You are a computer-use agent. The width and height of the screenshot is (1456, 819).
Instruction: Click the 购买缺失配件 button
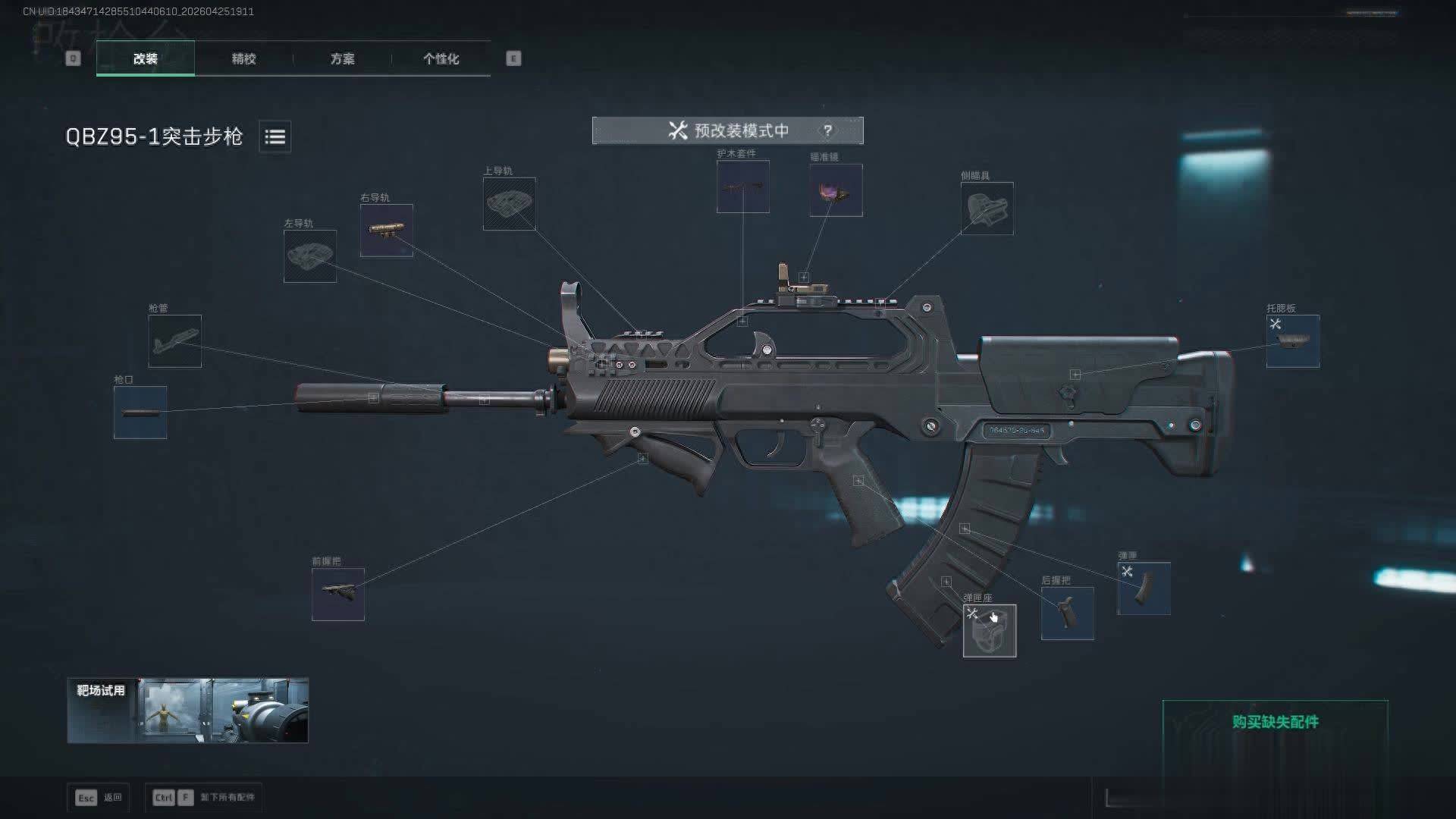(x=1275, y=722)
